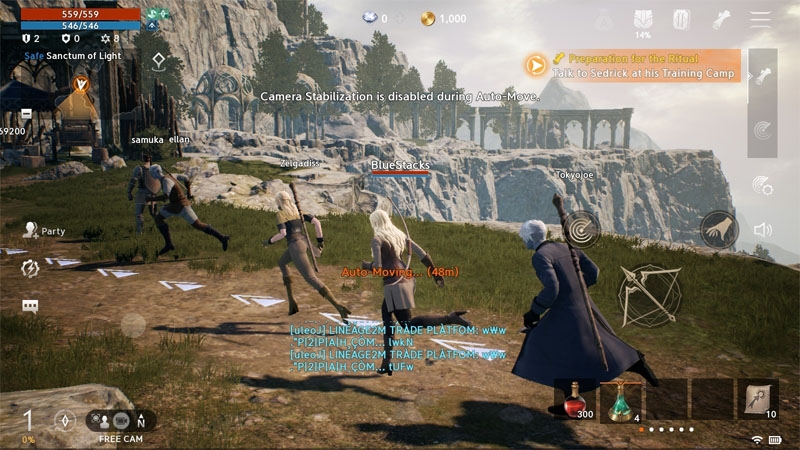Fire the bow attack button

649,295
